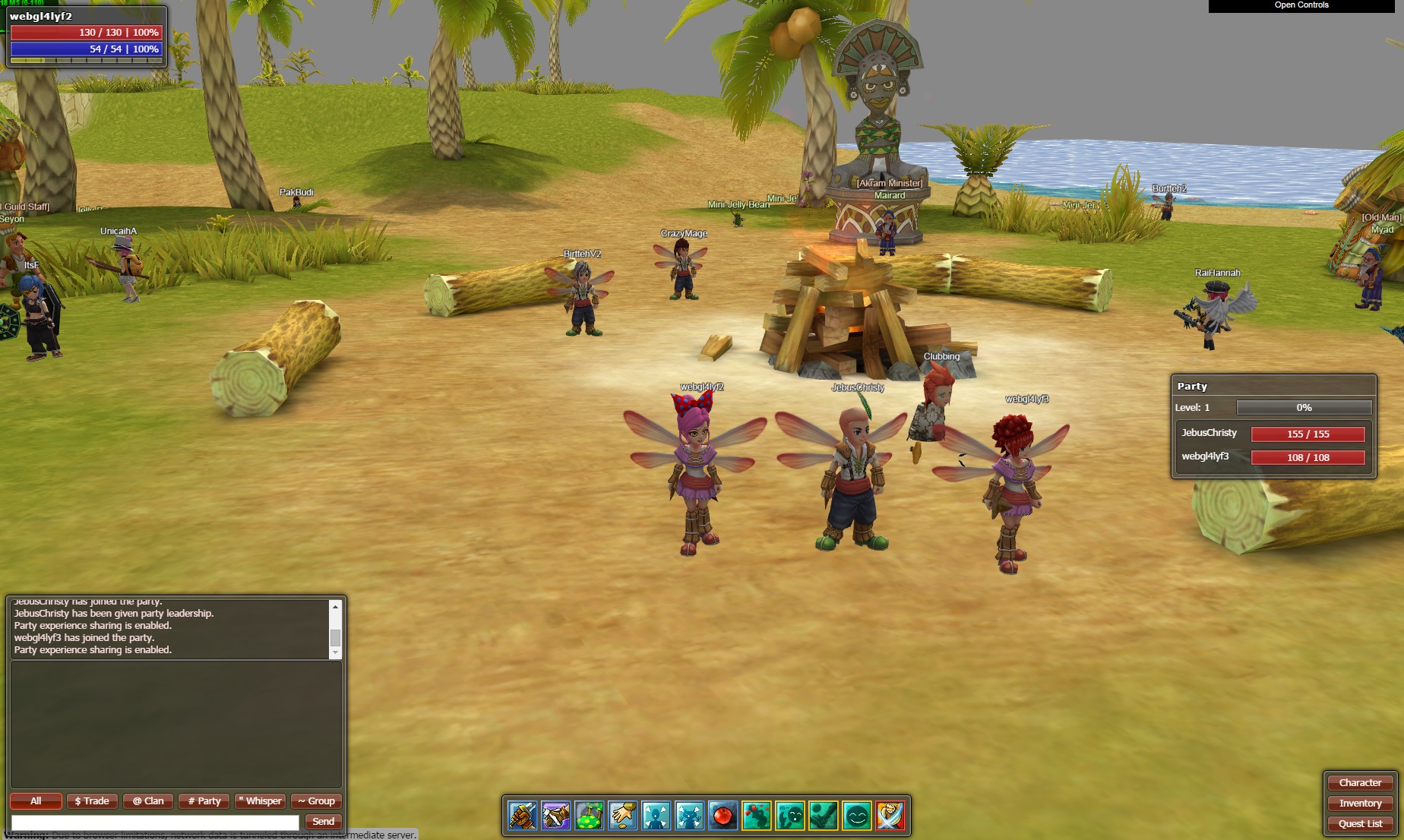Switch to Party chat channel
The image size is (1404, 840).
pyautogui.click(x=204, y=801)
